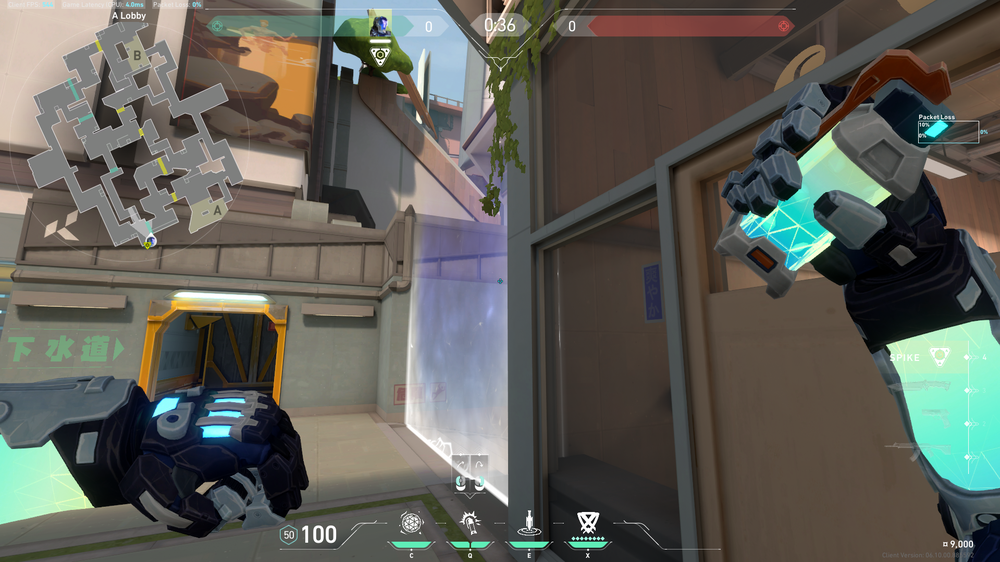Image resolution: width=1000 pixels, height=562 pixels.
Task: Select the ZERO/point knife ability
Action: point(527,522)
